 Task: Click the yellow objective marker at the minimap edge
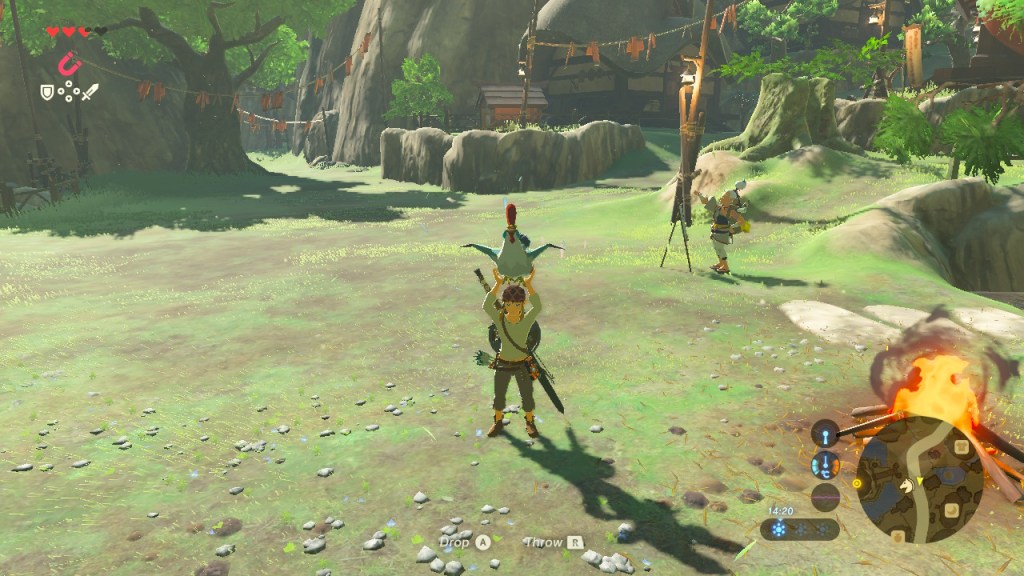[x=857, y=484]
